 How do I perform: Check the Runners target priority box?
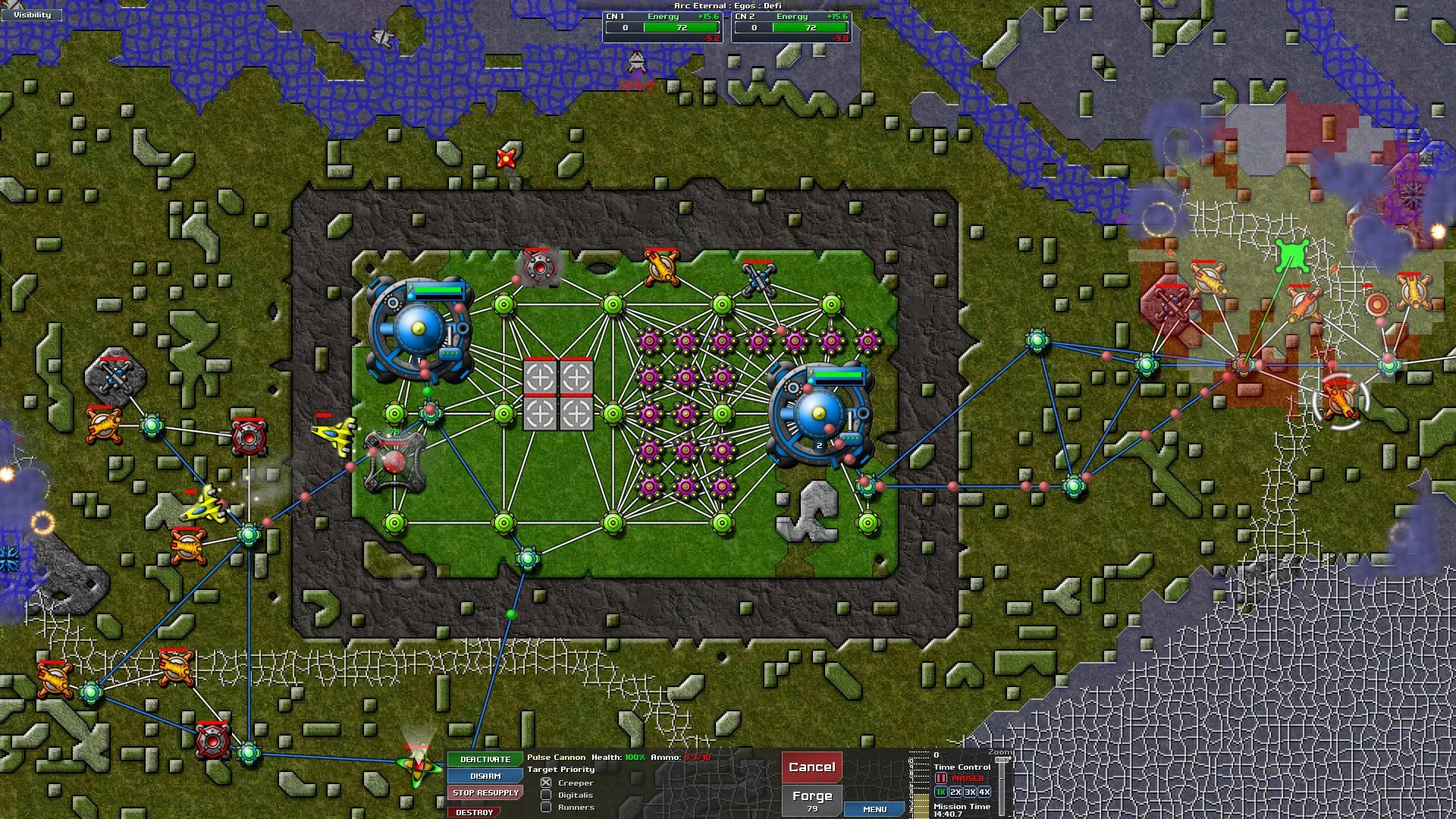tap(548, 808)
